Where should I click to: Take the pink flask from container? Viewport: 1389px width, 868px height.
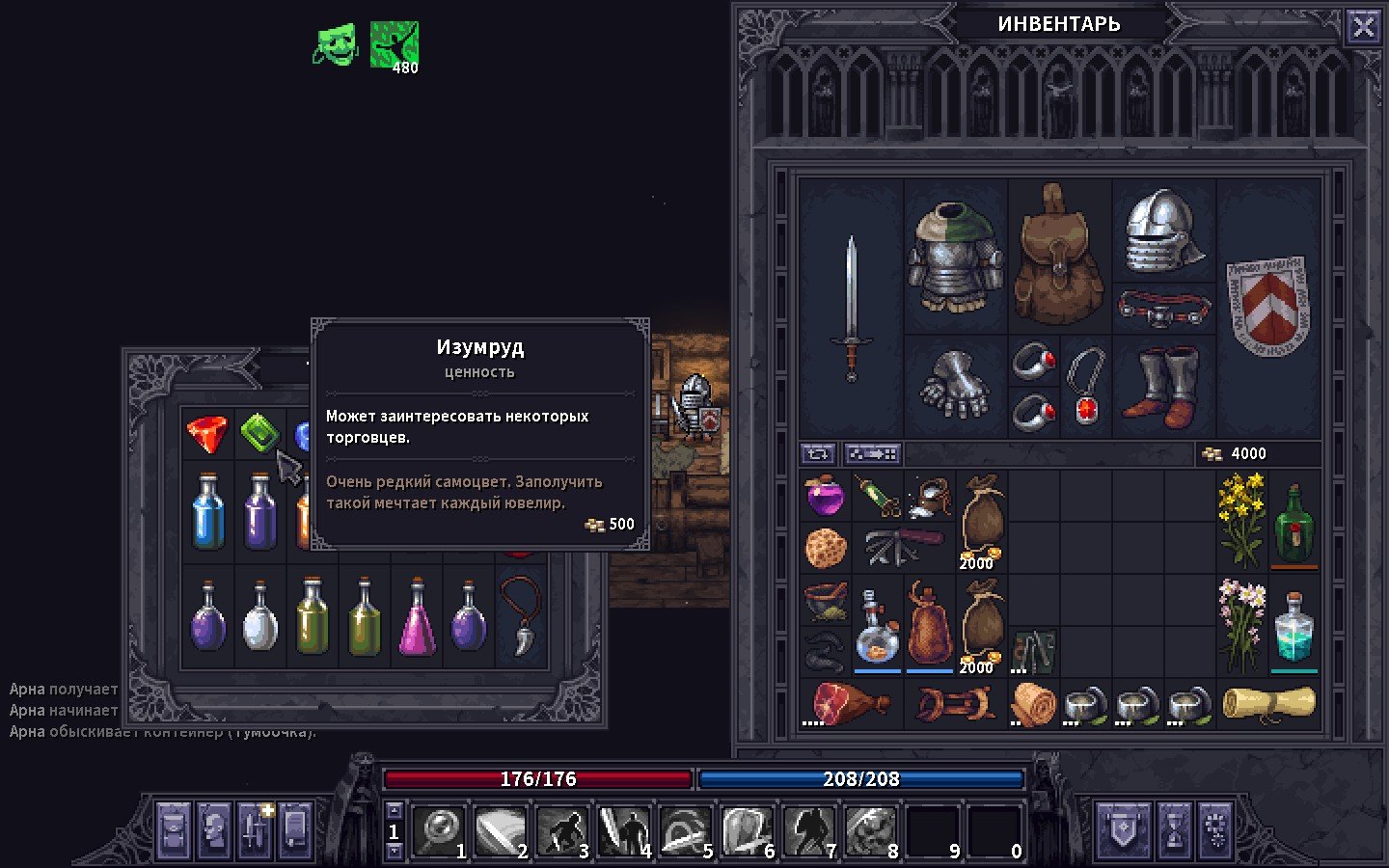[x=417, y=617]
